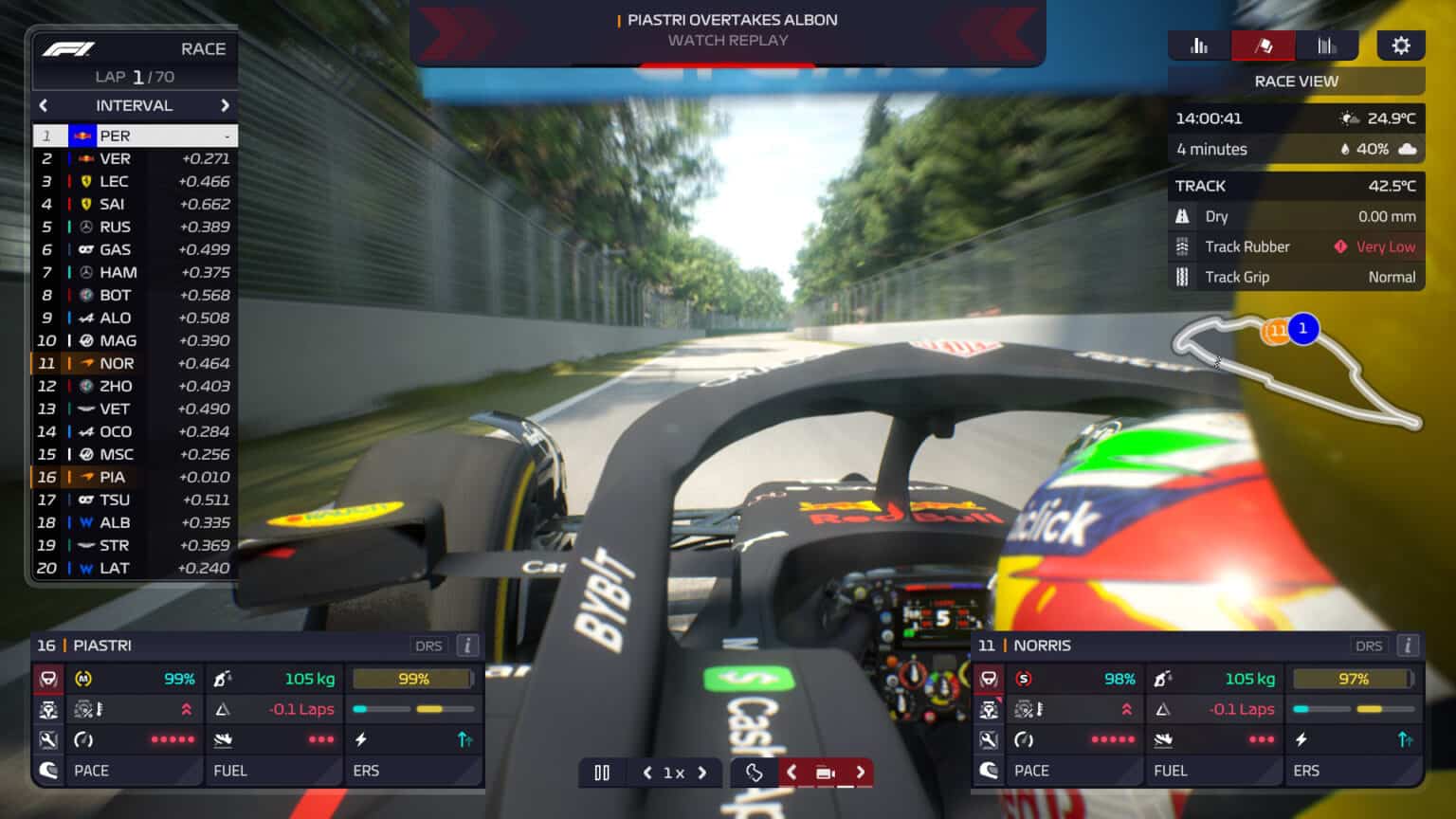Switch to the FUEL tab on Norris panel

pyautogui.click(x=1173, y=771)
